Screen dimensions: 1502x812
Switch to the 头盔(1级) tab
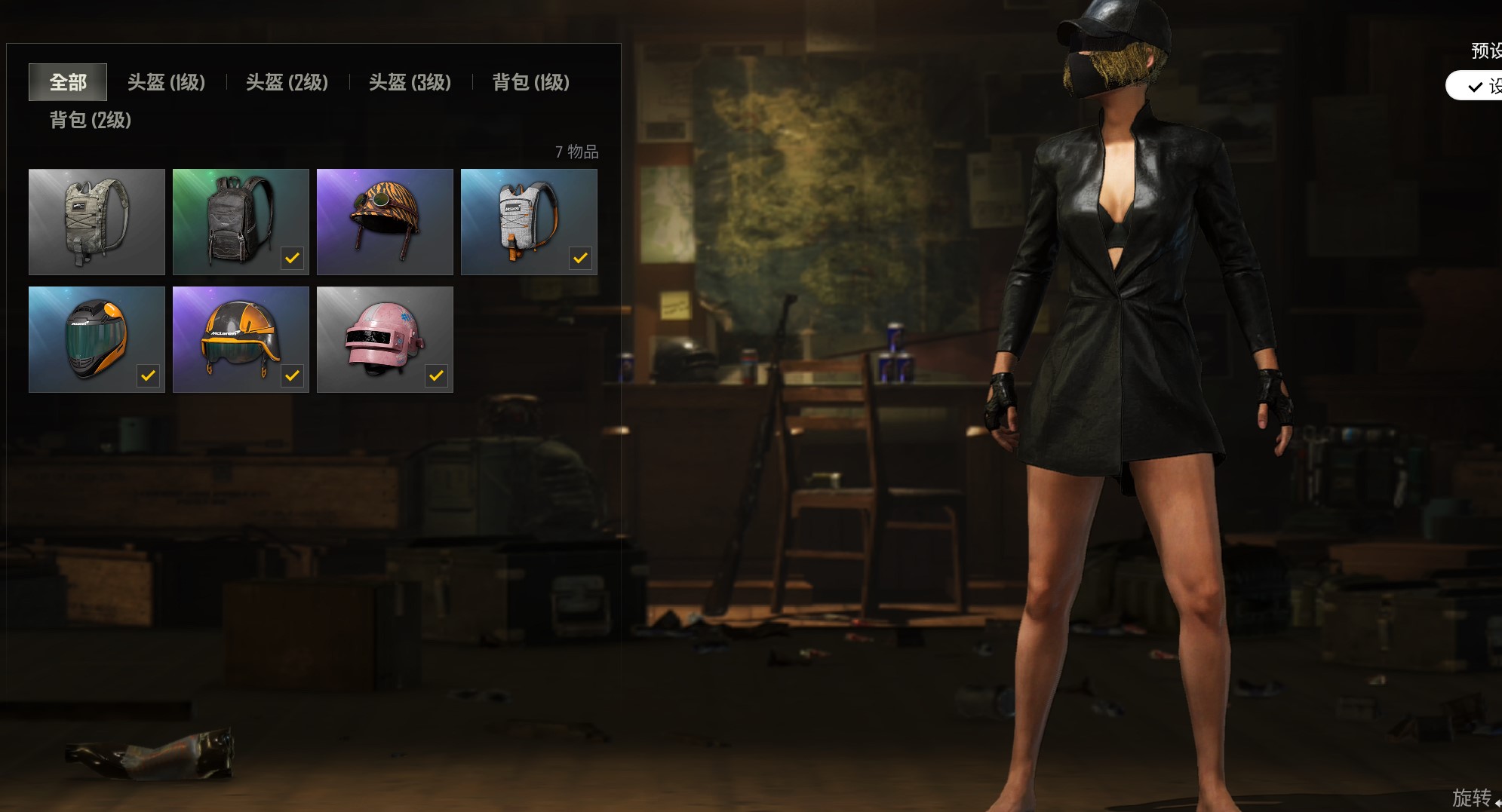(166, 83)
